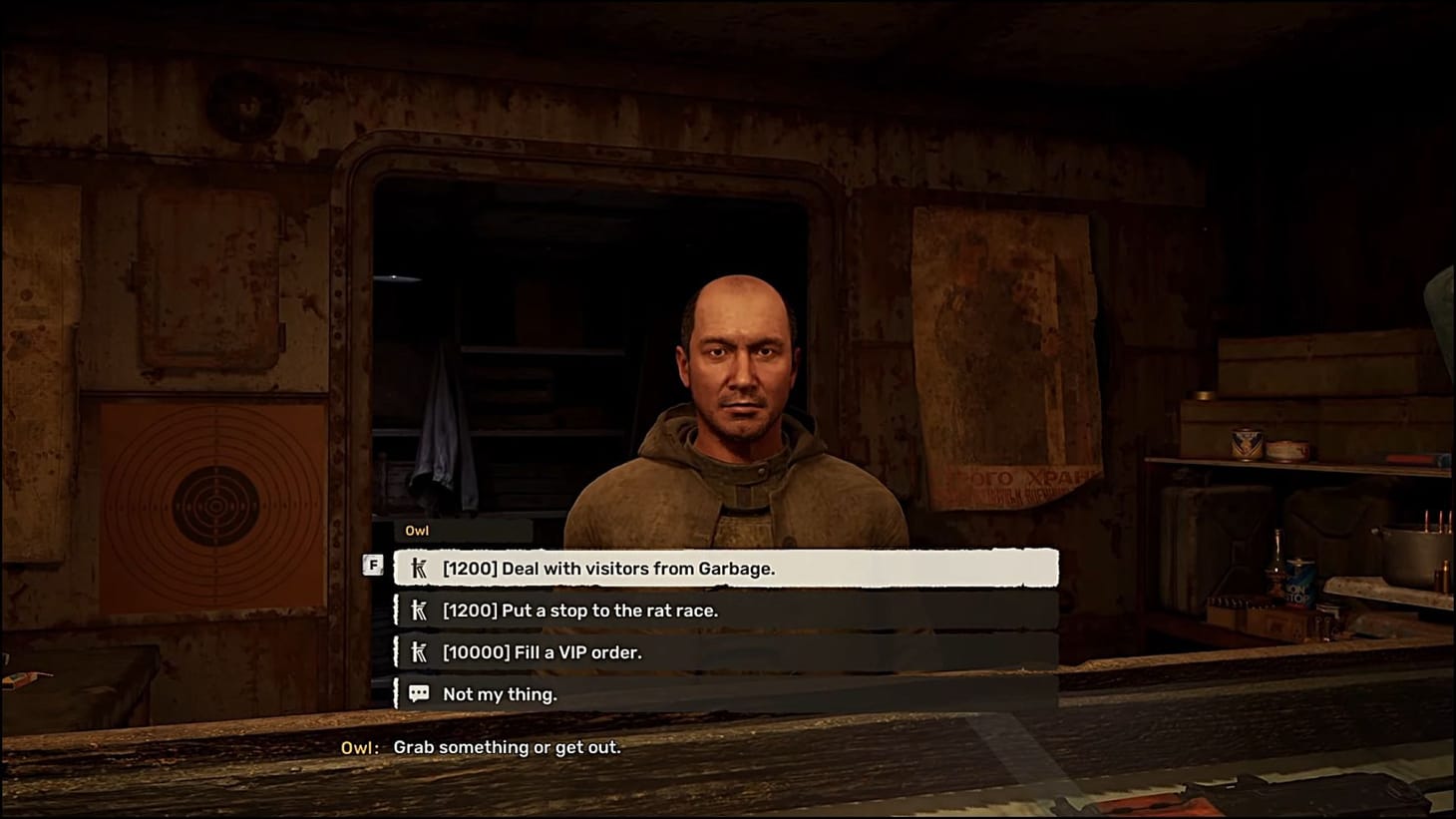Click the subtitle "Grab something or get out"
1456x819 pixels.
pyautogui.click(x=509, y=746)
